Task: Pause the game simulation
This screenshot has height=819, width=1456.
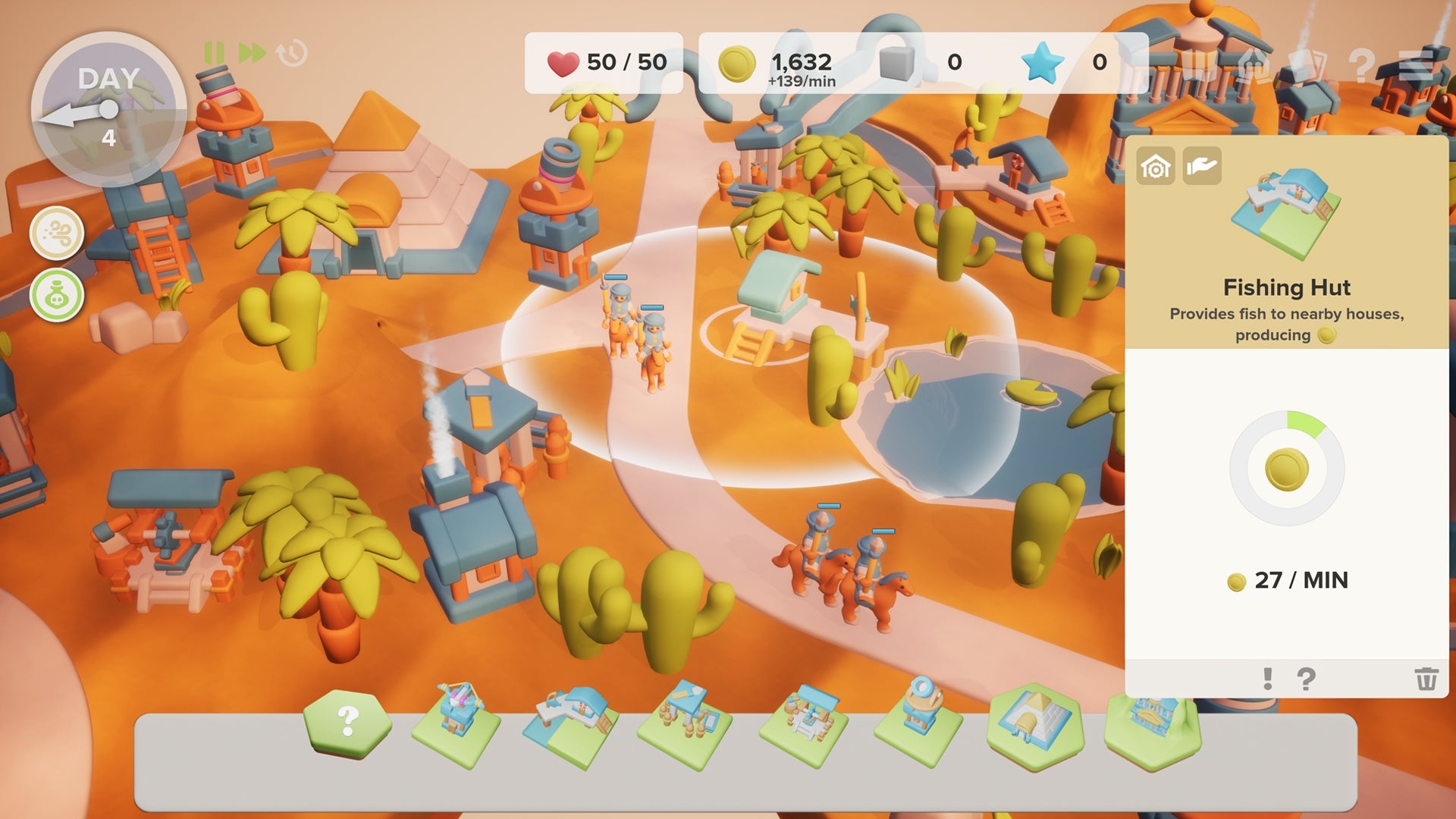Action: click(213, 54)
